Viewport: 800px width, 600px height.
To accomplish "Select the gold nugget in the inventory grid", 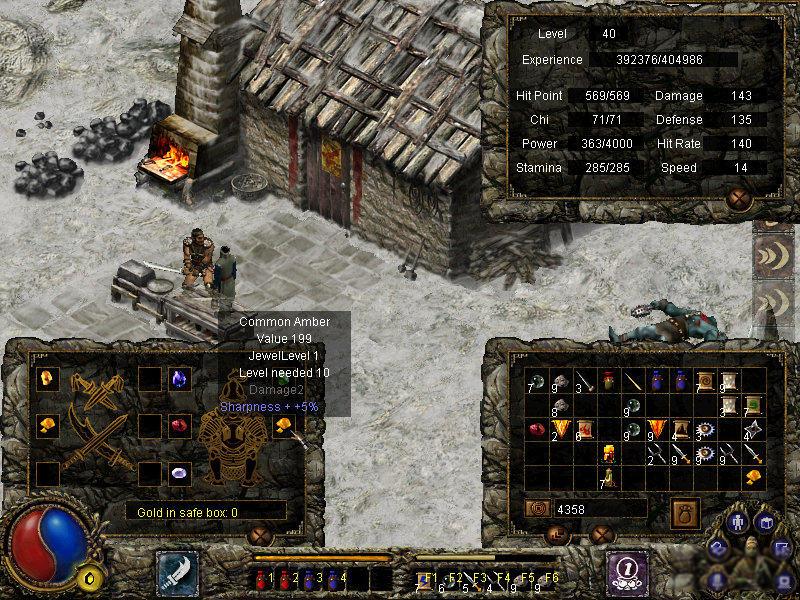I will [754, 477].
